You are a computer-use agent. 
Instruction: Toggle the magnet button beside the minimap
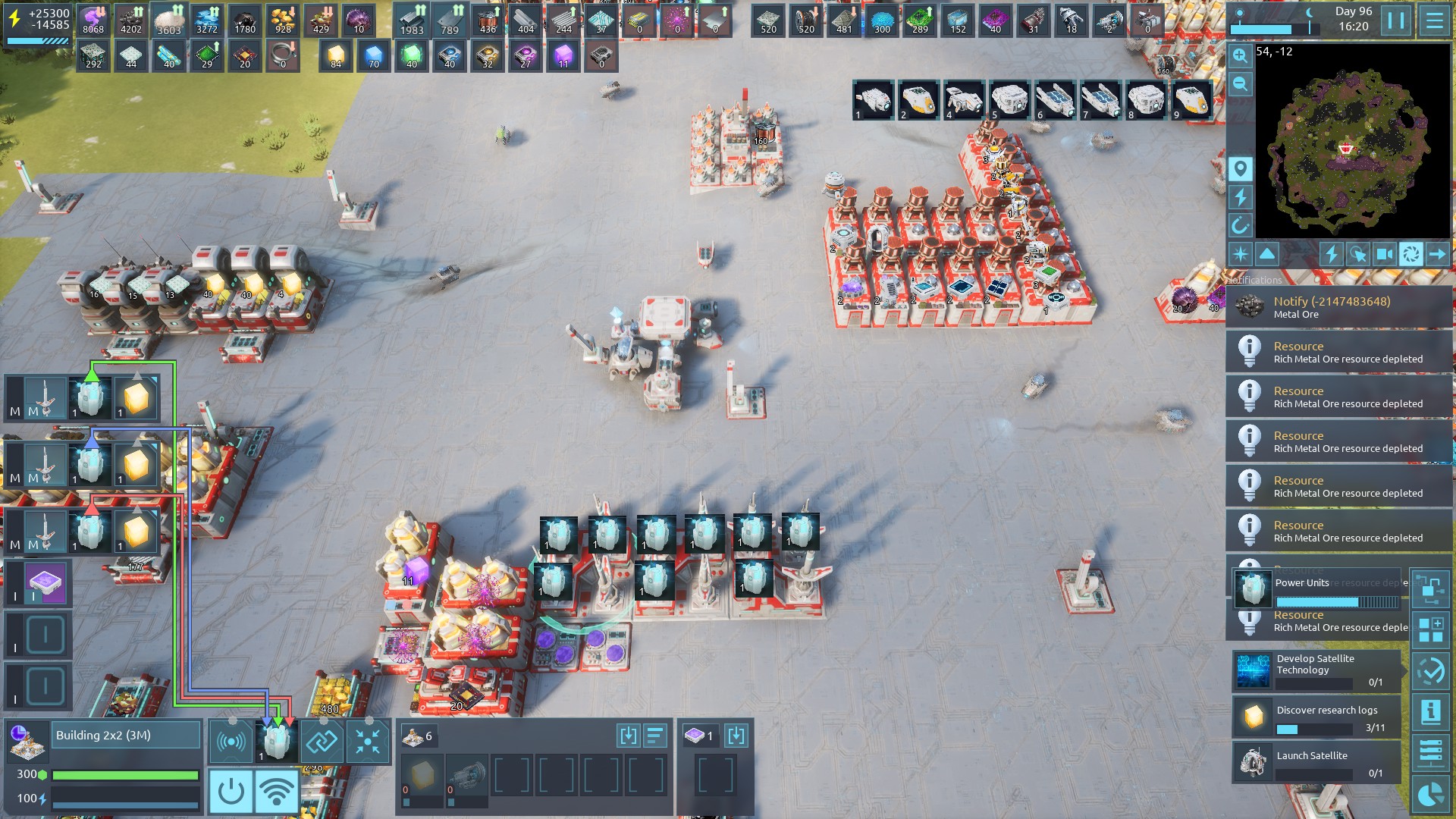tap(1240, 225)
